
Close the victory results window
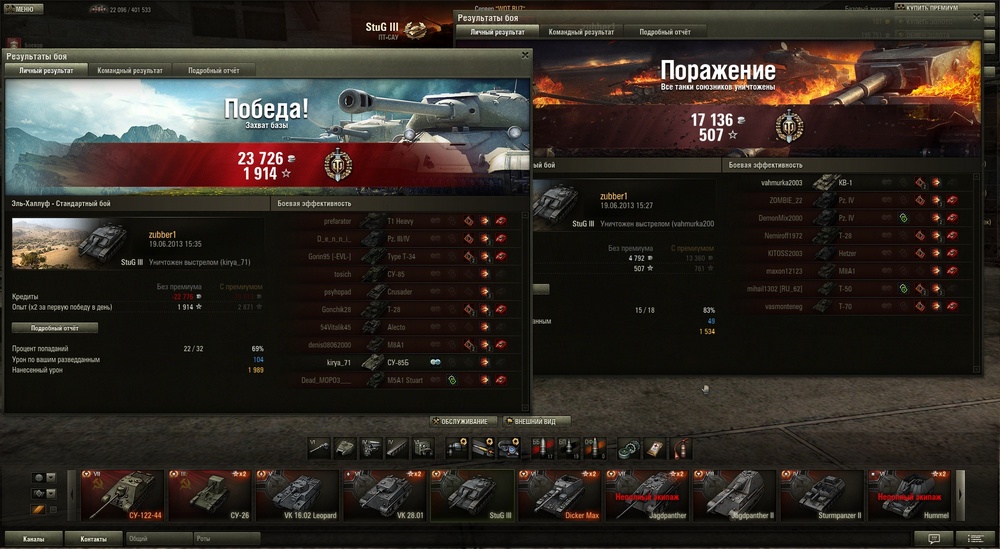[525, 56]
